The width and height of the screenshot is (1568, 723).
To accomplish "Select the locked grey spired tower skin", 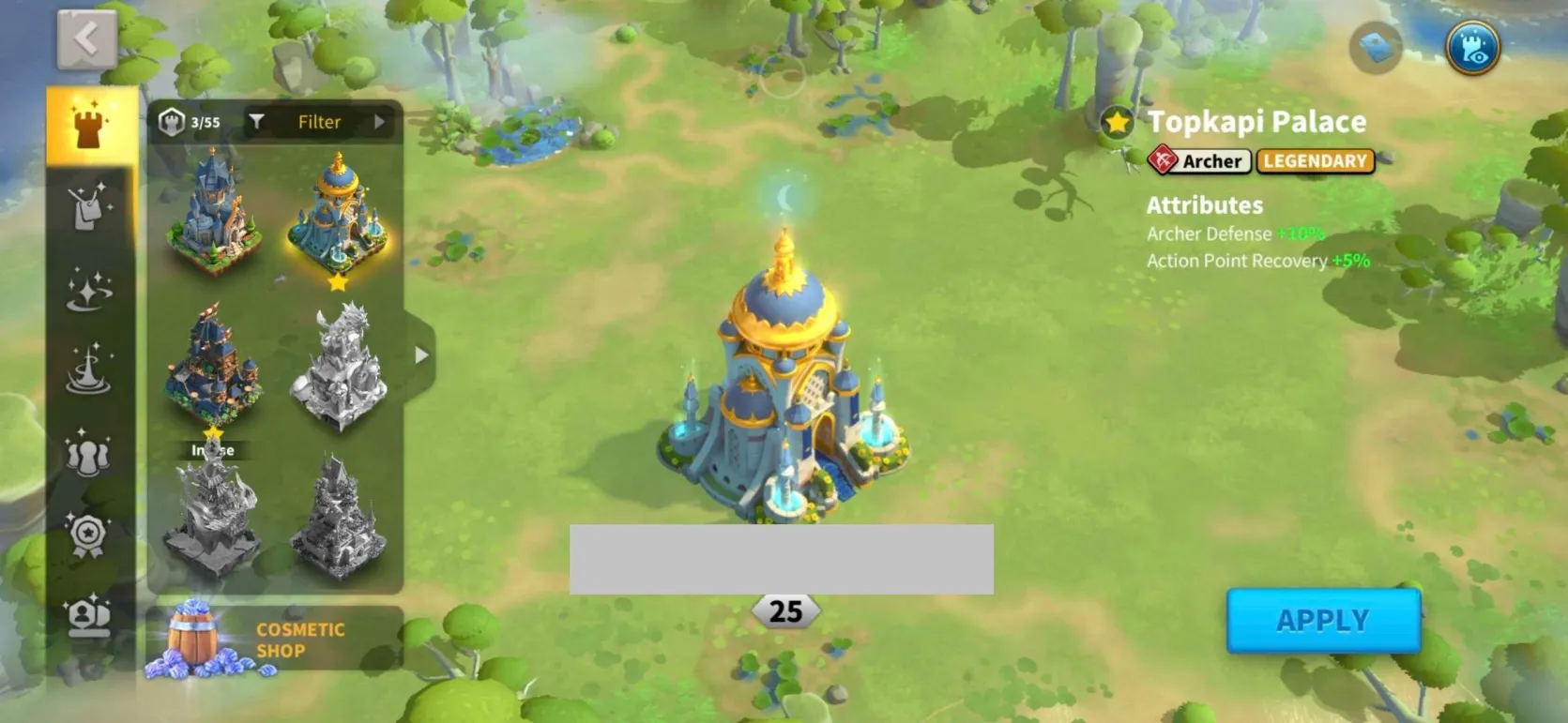I will (338, 518).
